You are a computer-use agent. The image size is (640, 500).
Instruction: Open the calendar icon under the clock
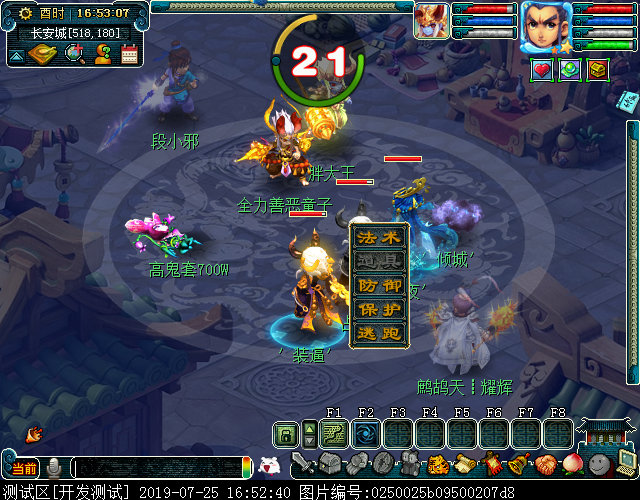(x=129, y=55)
